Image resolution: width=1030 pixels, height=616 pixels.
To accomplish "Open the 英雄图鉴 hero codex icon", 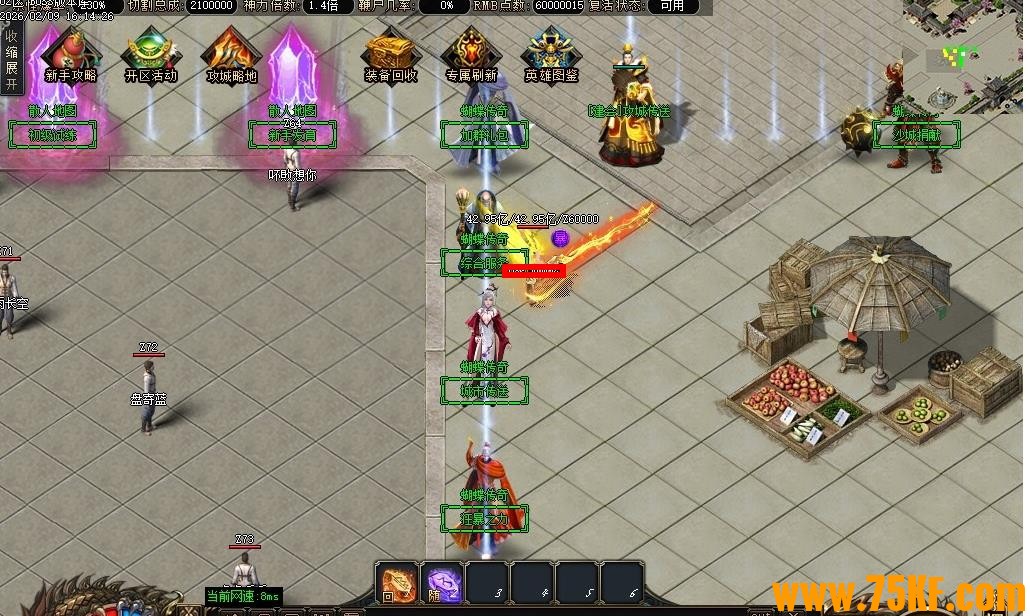I will [x=551, y=56].
